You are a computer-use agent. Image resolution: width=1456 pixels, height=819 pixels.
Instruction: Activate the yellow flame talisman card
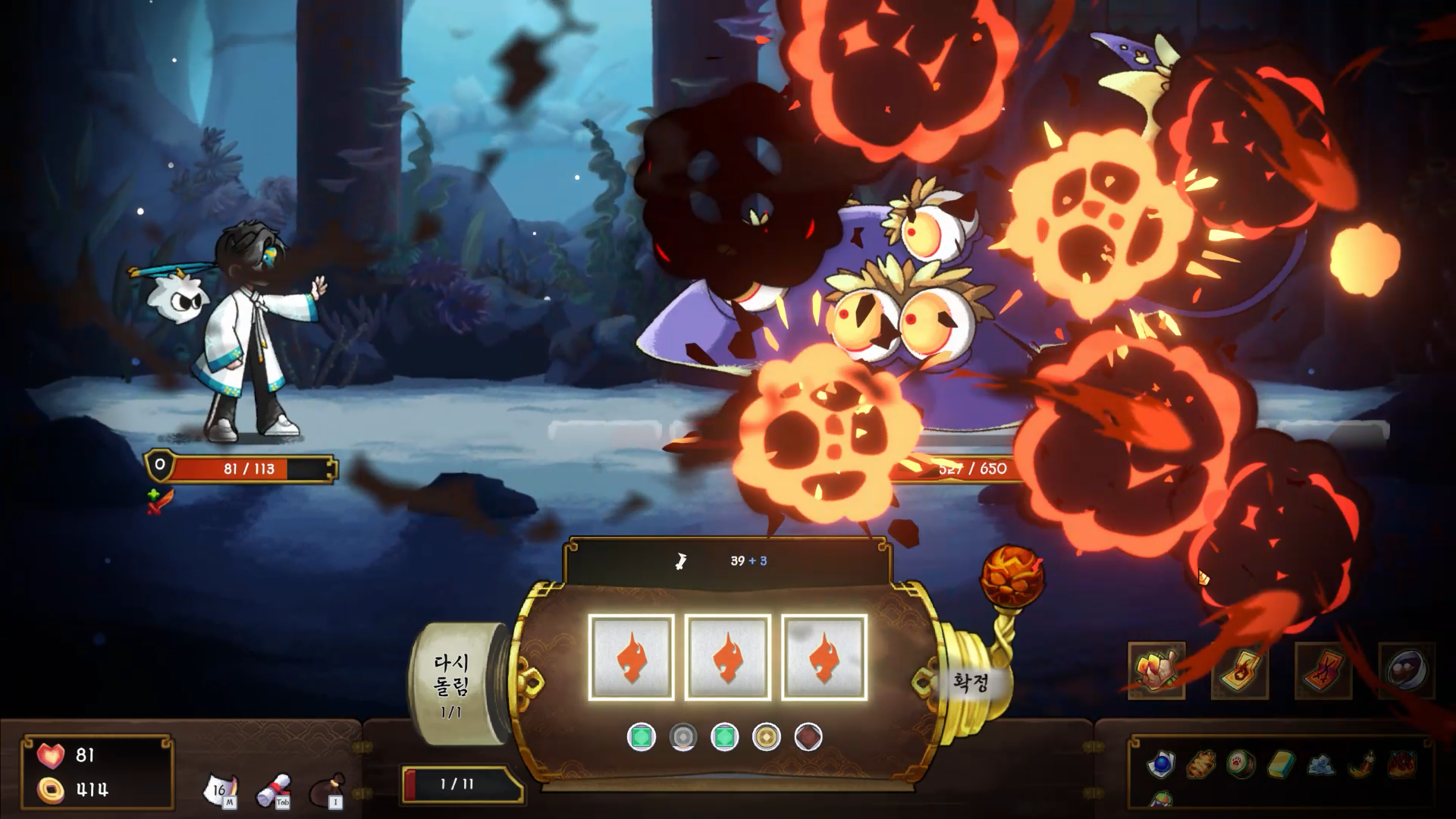1240,670
